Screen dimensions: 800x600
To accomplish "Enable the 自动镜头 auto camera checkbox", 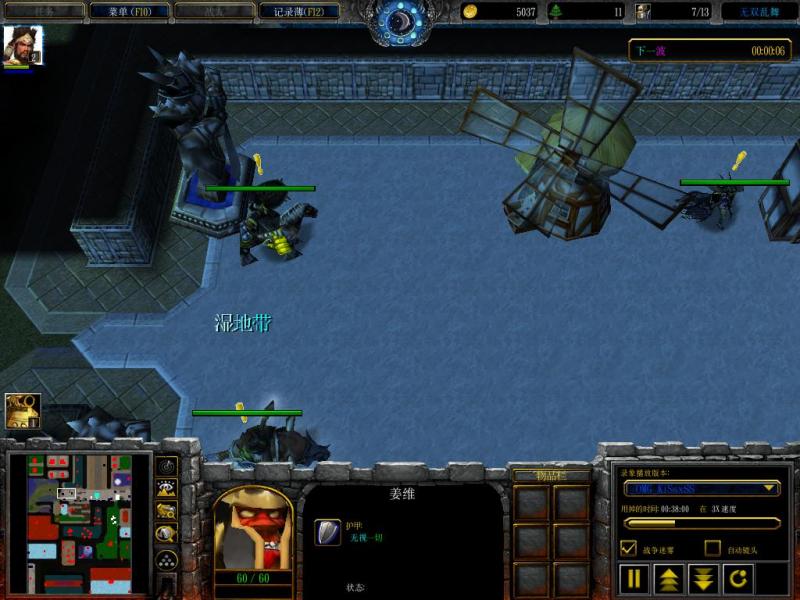I will click(x=712, y=548).
